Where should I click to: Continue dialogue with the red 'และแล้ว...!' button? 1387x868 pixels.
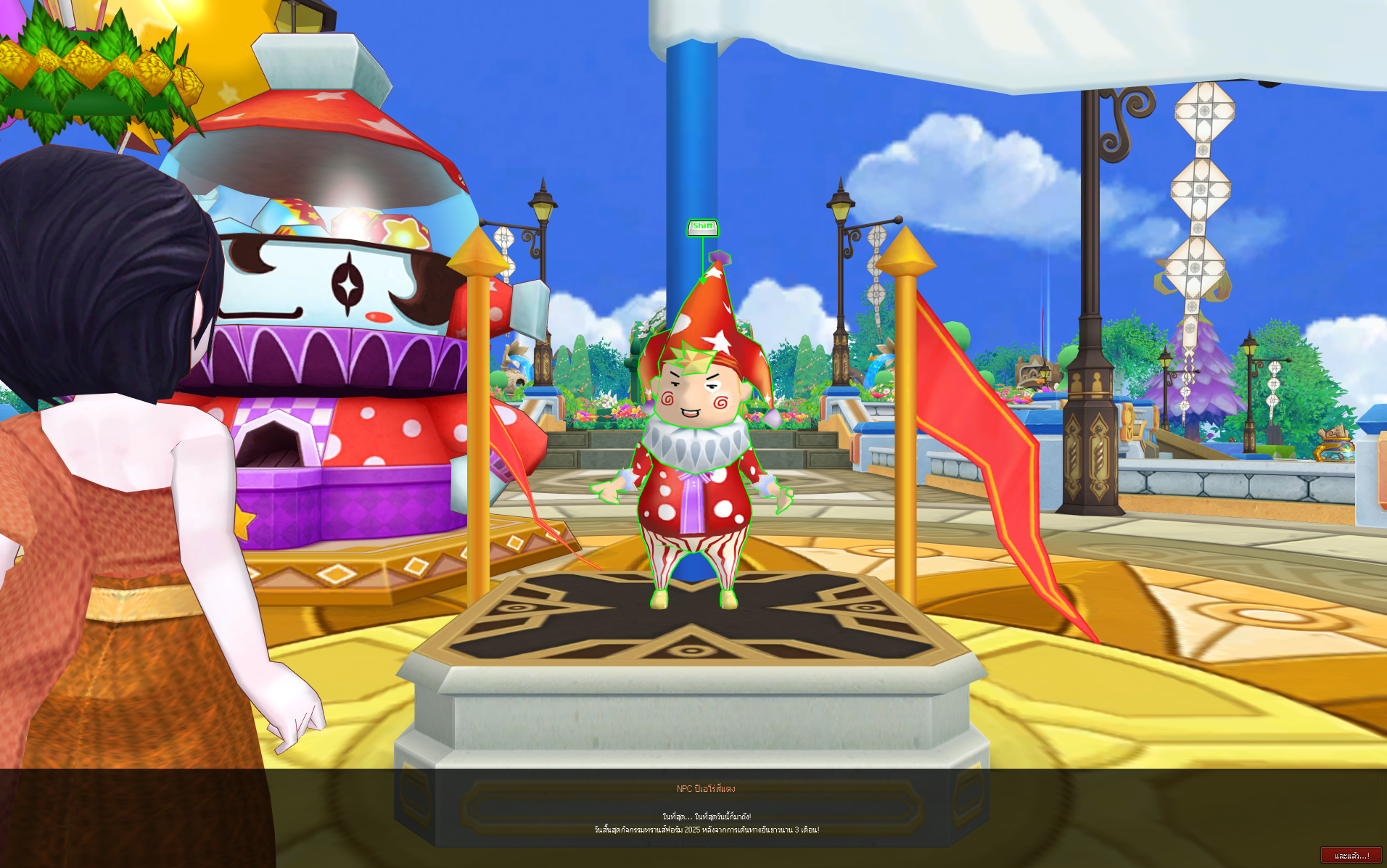1351,856
